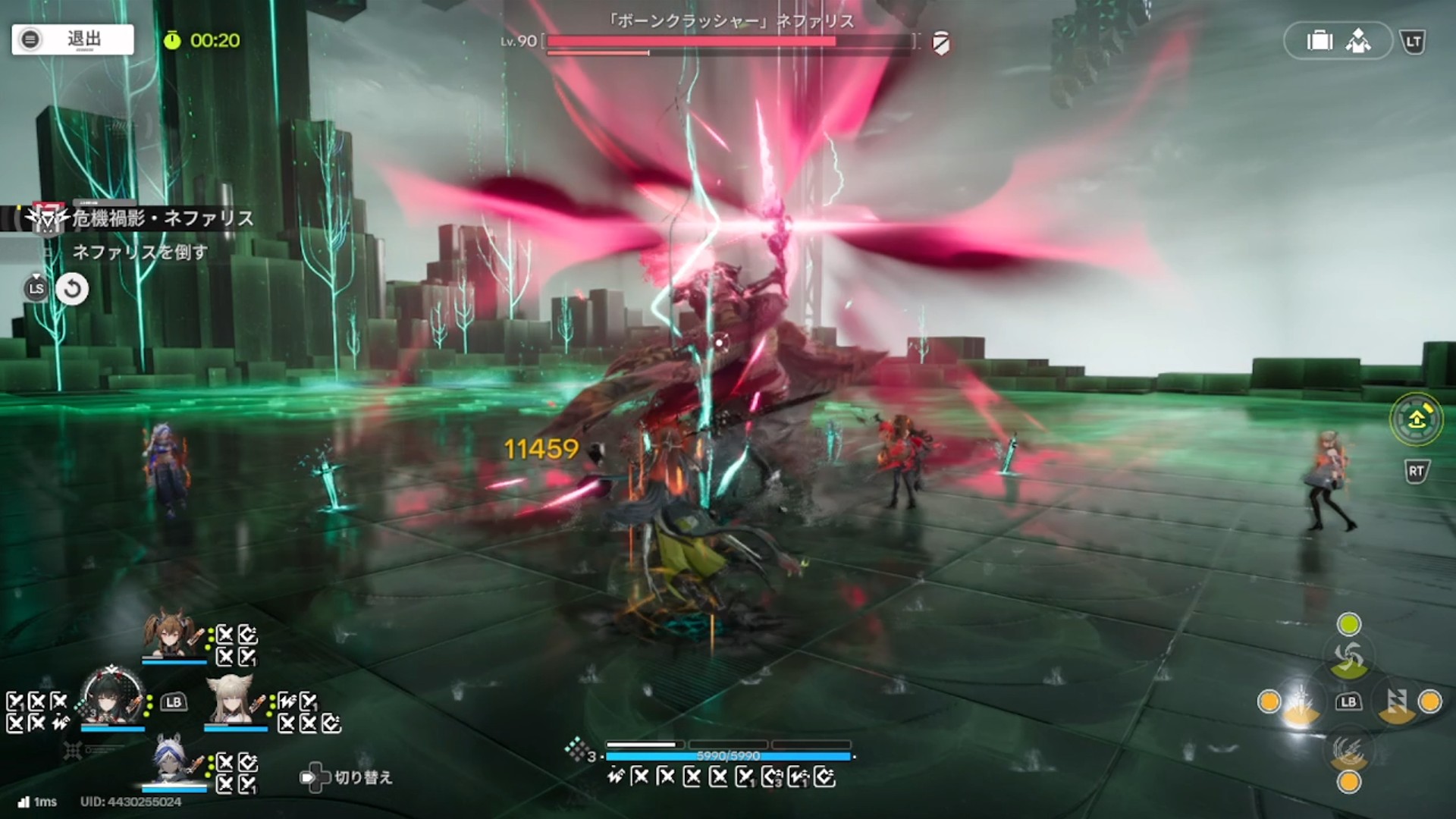Activate the green-ringed upward arrow icon
The image size is (1456, 819).
[1416, 419]
